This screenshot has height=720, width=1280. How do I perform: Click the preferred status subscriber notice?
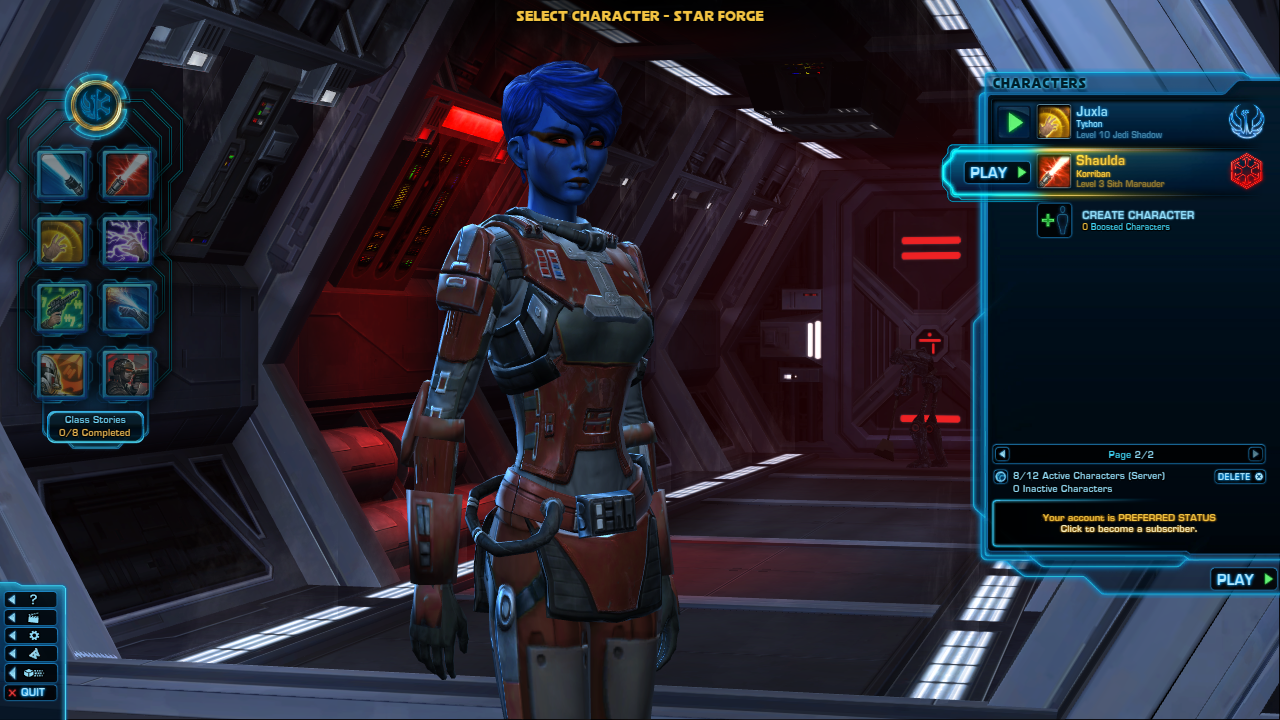click(1128, 523)
